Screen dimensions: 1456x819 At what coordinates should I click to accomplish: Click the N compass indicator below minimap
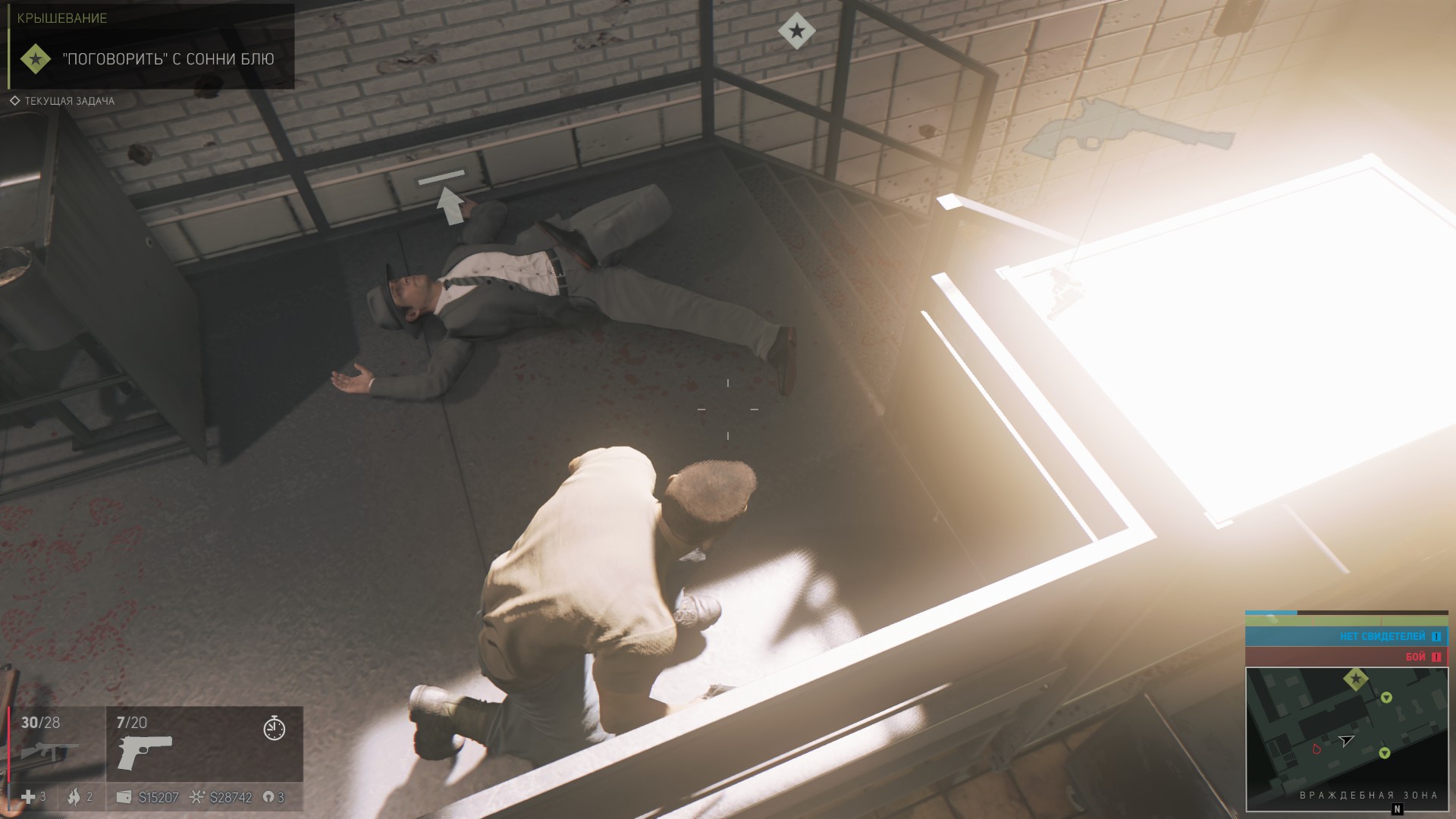1398,809
